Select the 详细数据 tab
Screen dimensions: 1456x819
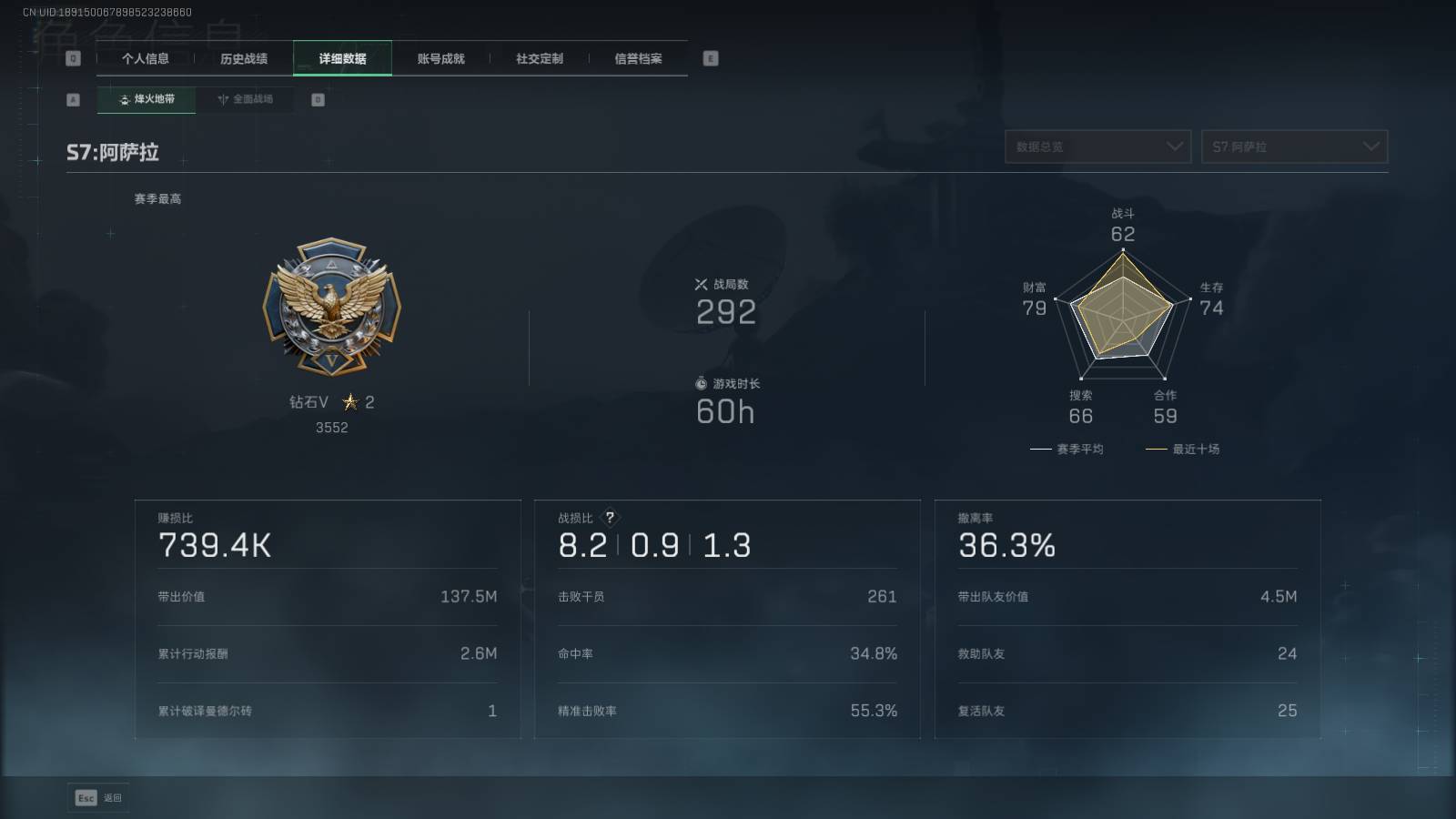pyautogui.click(x=342, y=58)
